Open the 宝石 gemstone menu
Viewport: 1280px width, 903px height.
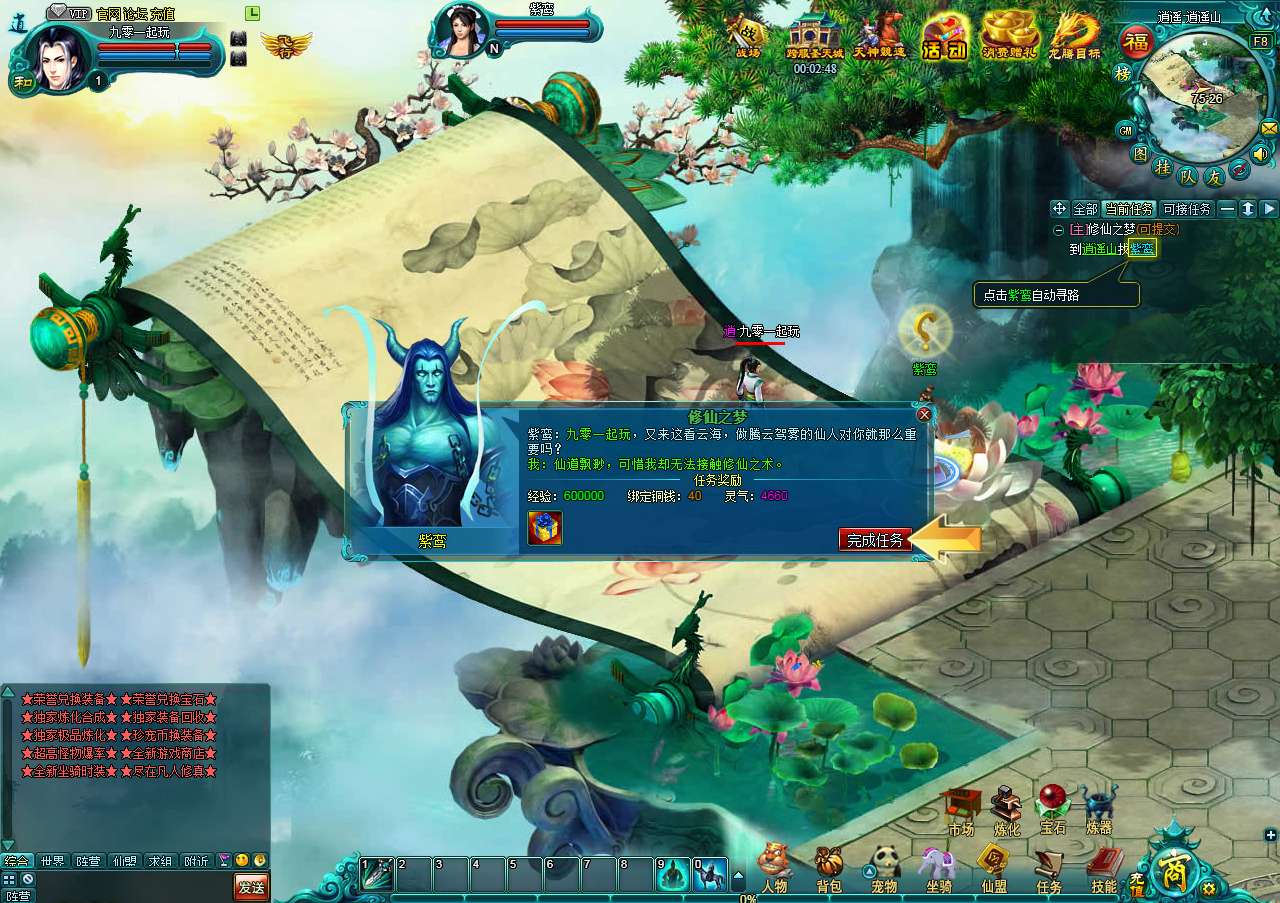pos(1052,808)
